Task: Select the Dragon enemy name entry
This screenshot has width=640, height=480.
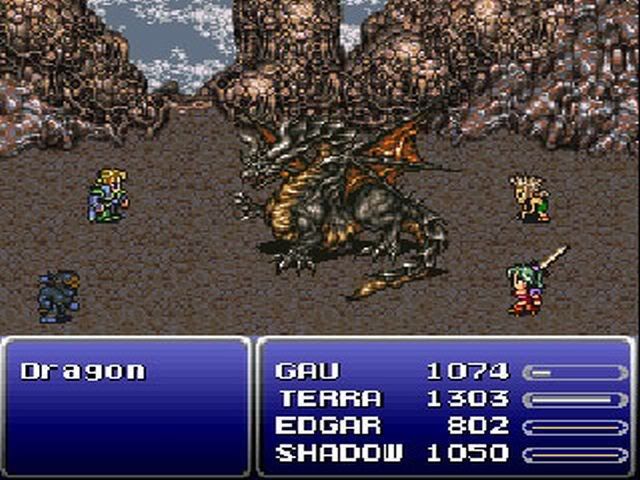Action: coord(83,372)
